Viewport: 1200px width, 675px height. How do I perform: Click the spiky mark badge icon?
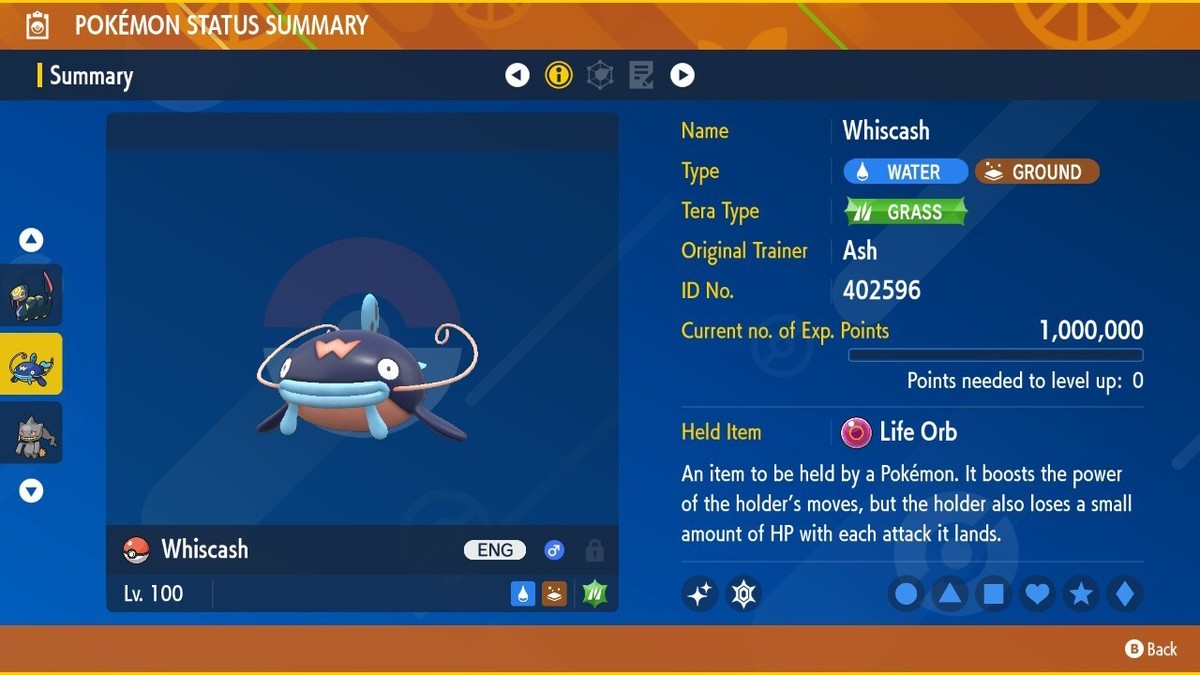(x=744, y=594)
